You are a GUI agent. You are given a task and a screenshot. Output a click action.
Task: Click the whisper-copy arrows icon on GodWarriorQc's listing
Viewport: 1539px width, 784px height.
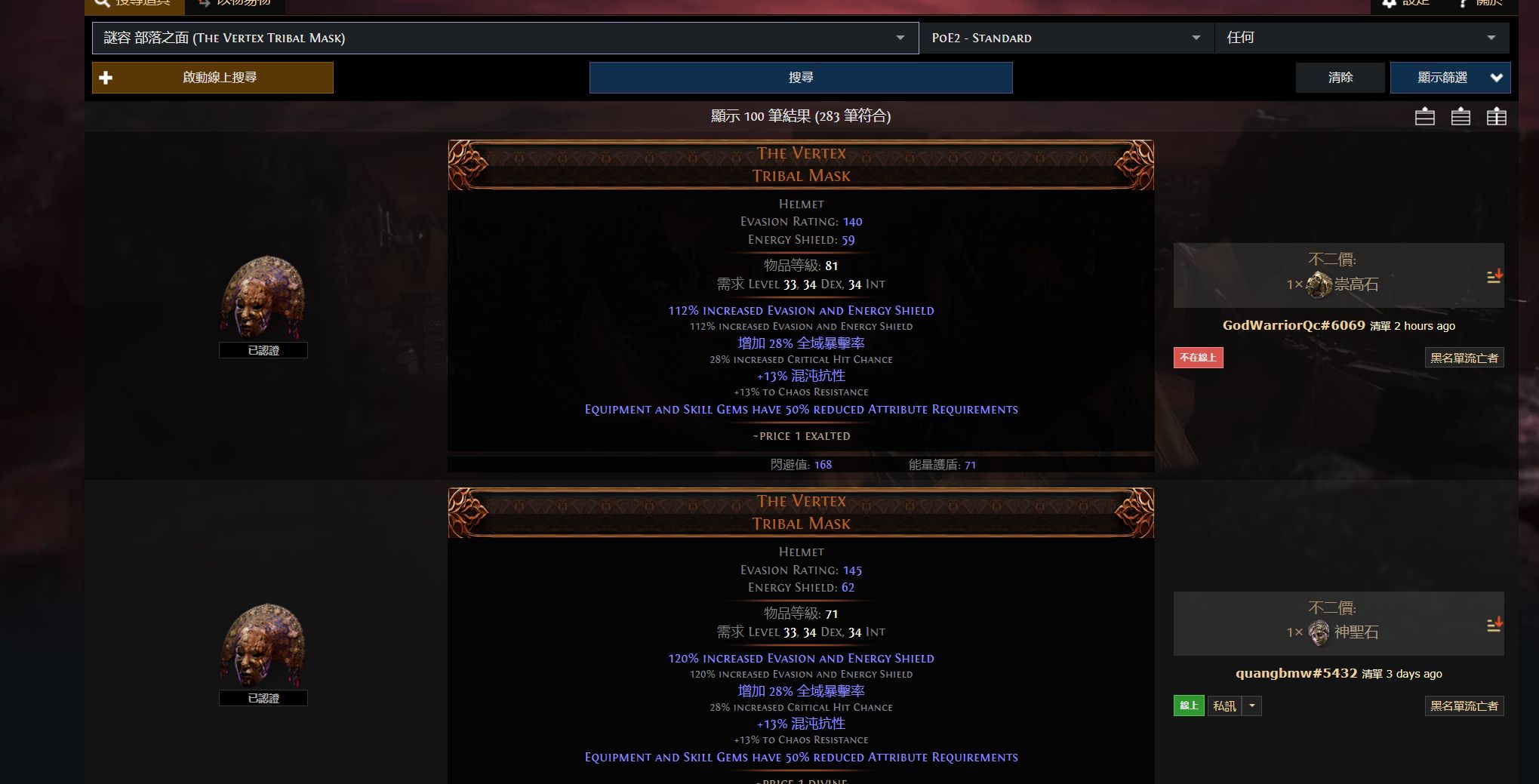pos(1494,277)
